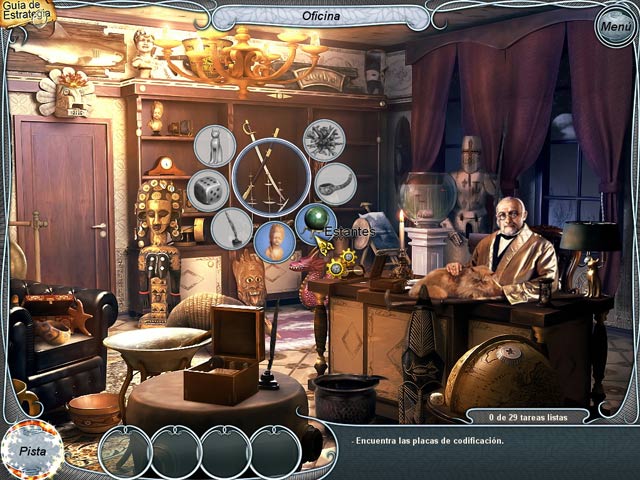Pick the quill pen icon

pos(231,227)
